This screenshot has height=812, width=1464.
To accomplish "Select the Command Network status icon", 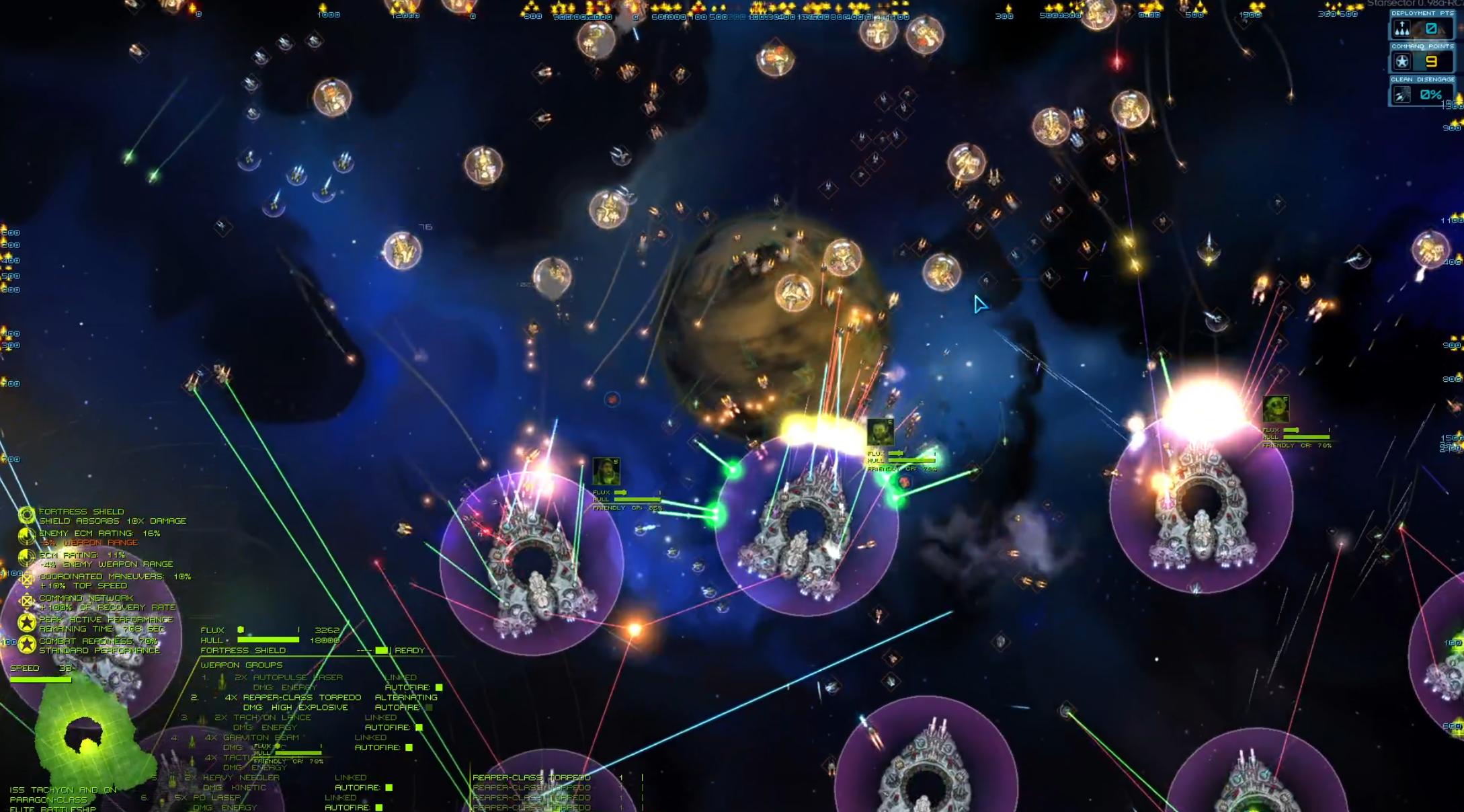I will tap(27, 602).
